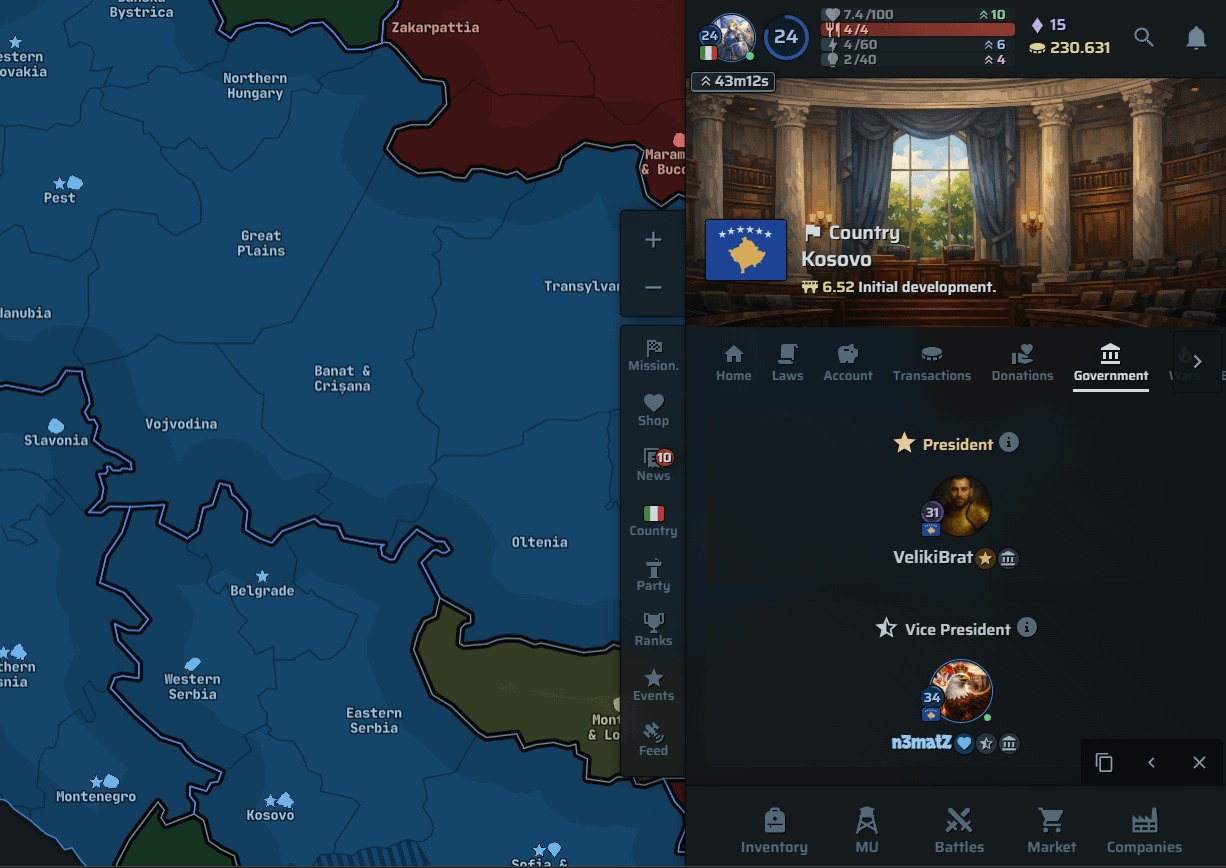
Task: Switch to the Transactions tab
Action: pyautogui.click(x=932, y=362)
